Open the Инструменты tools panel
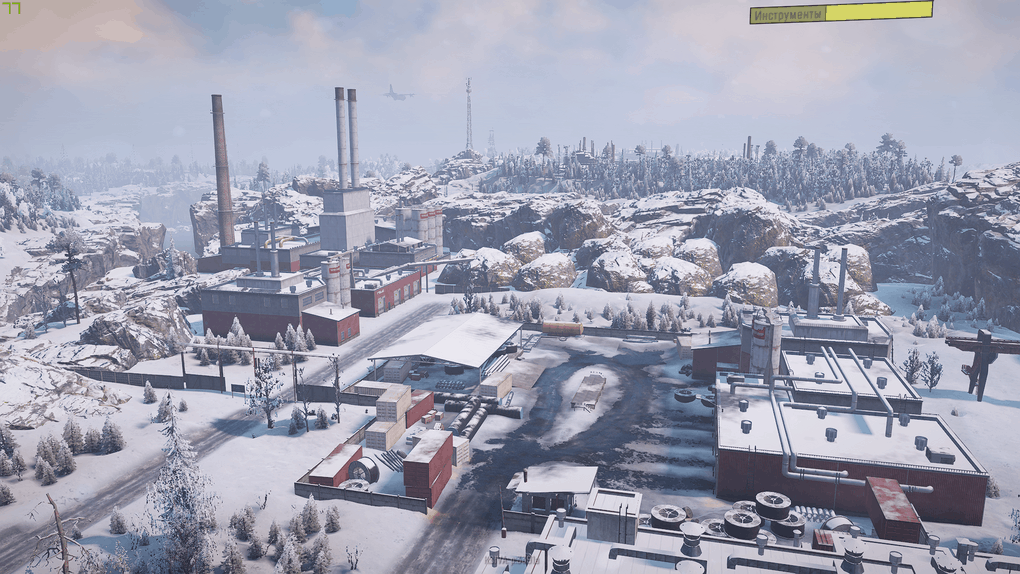The image size is (1020, 574). click(789, 14)
